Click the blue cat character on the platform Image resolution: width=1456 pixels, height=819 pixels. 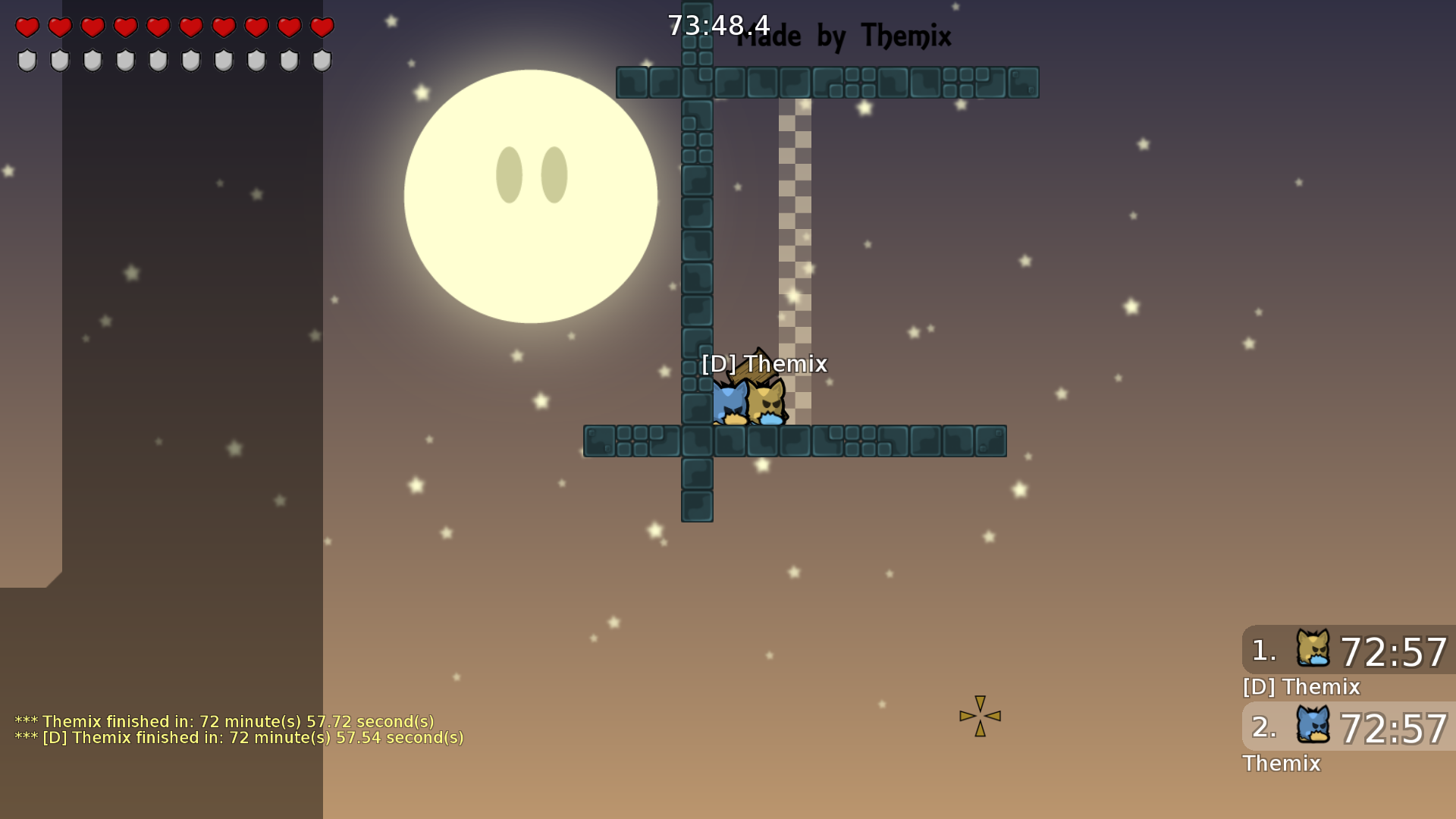pos(730,405)
